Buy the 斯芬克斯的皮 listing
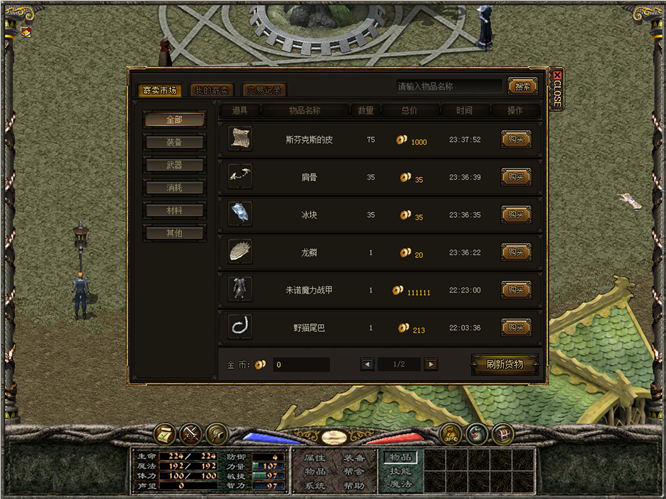Viewport: 666px width, 499px height. click(515, 140)
